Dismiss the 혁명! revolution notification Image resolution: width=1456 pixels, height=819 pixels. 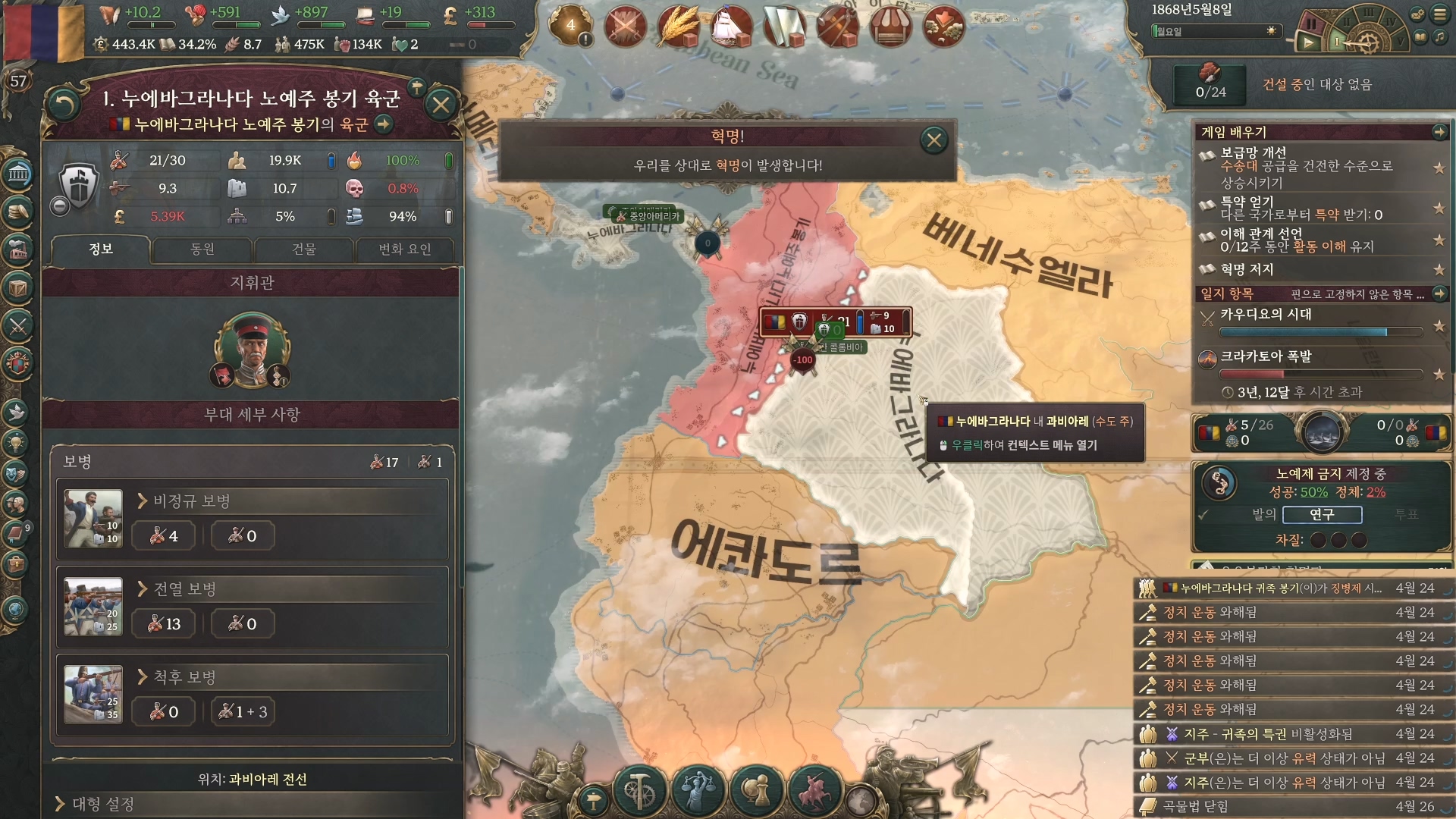tap(934, 140)
